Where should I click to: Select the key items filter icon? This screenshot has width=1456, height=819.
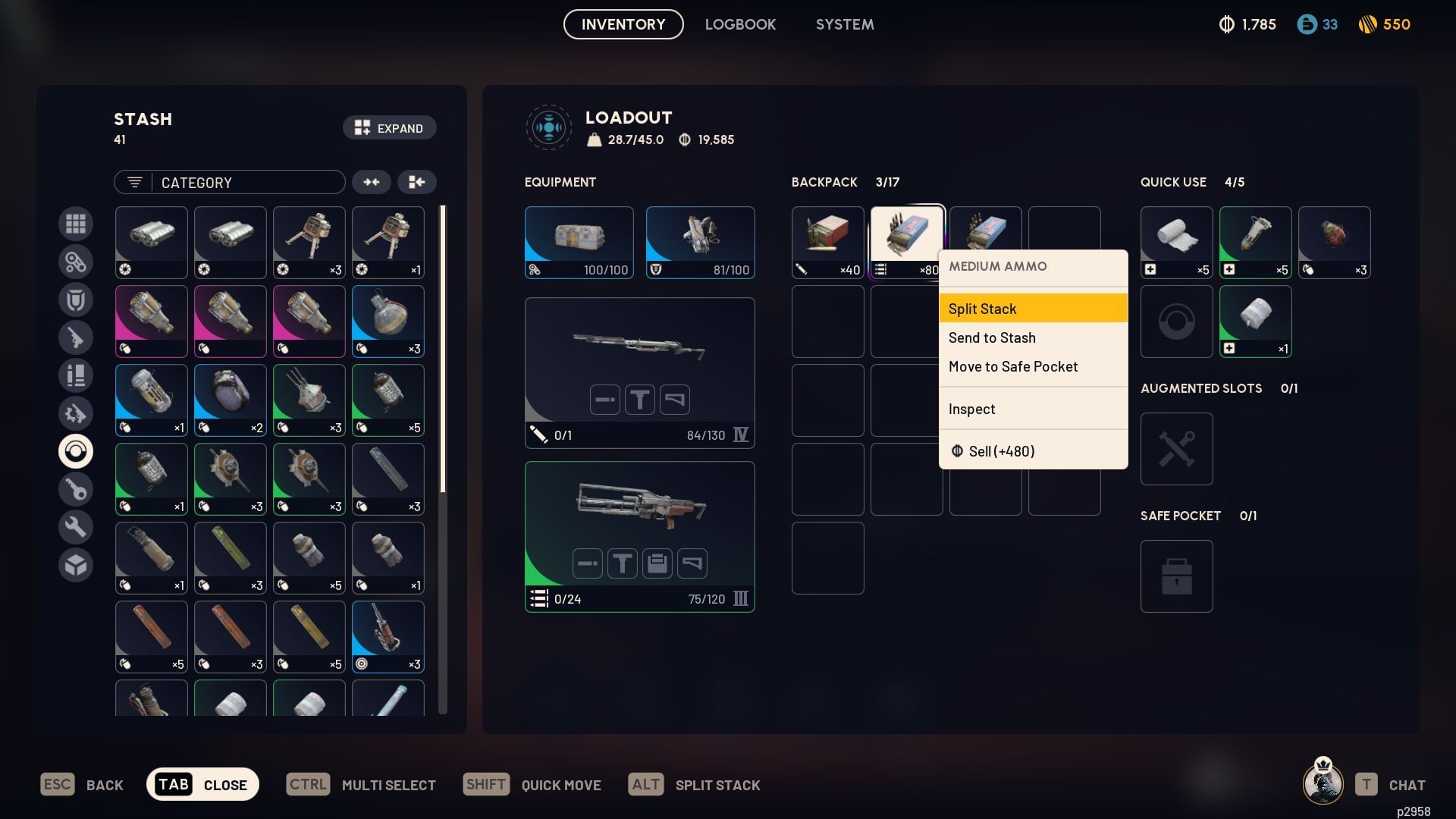pos(76,489)
